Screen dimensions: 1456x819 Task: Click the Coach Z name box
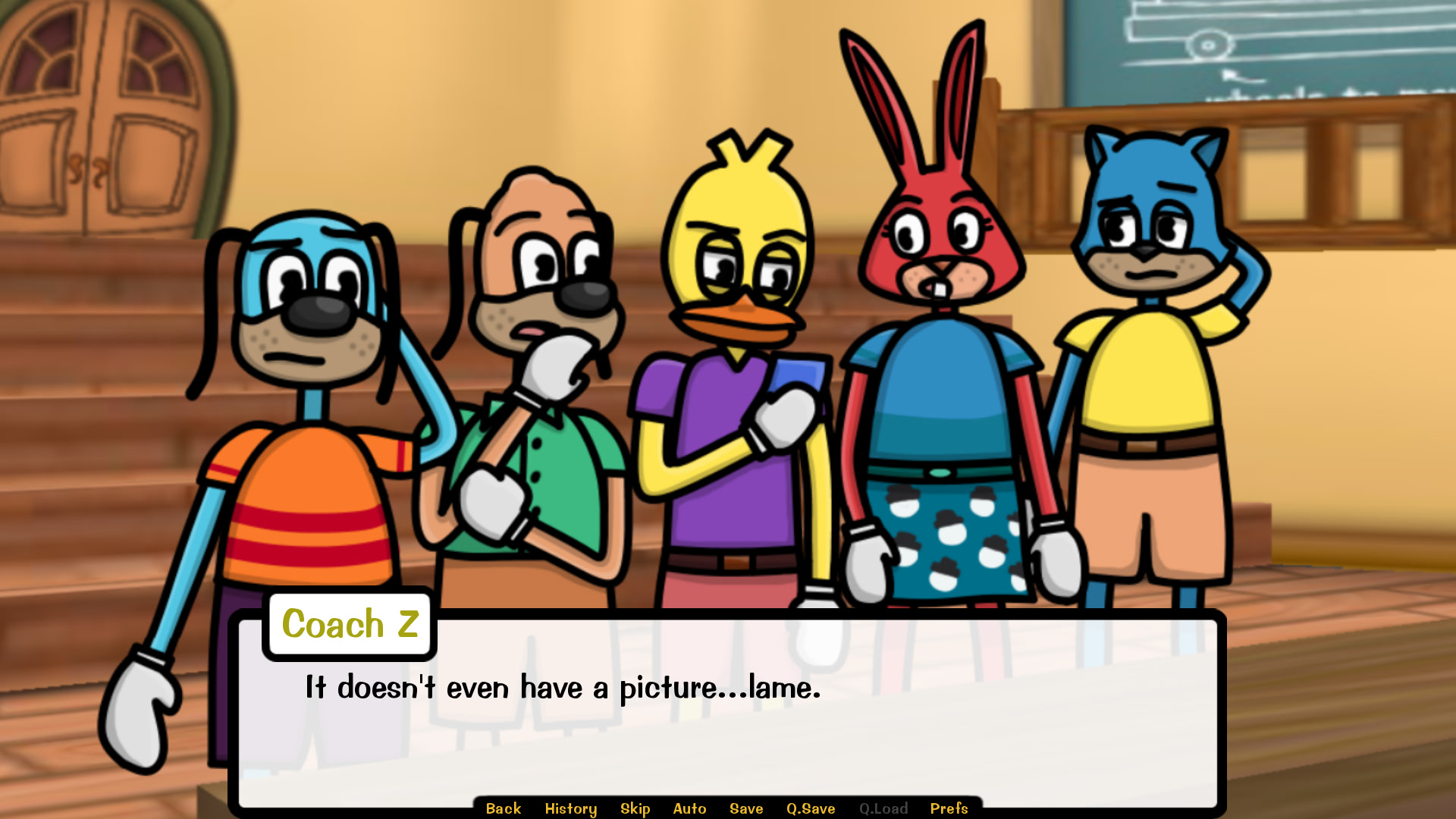(x=349, y=624)
